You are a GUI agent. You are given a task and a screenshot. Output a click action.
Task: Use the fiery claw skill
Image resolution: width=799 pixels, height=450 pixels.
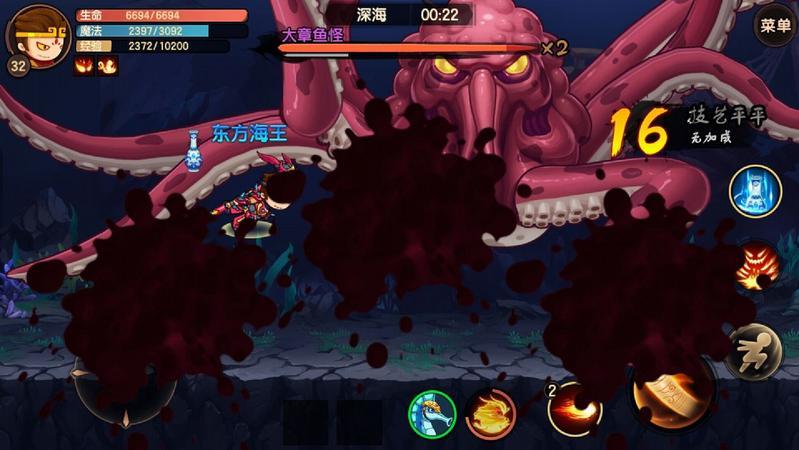(755, 269)
